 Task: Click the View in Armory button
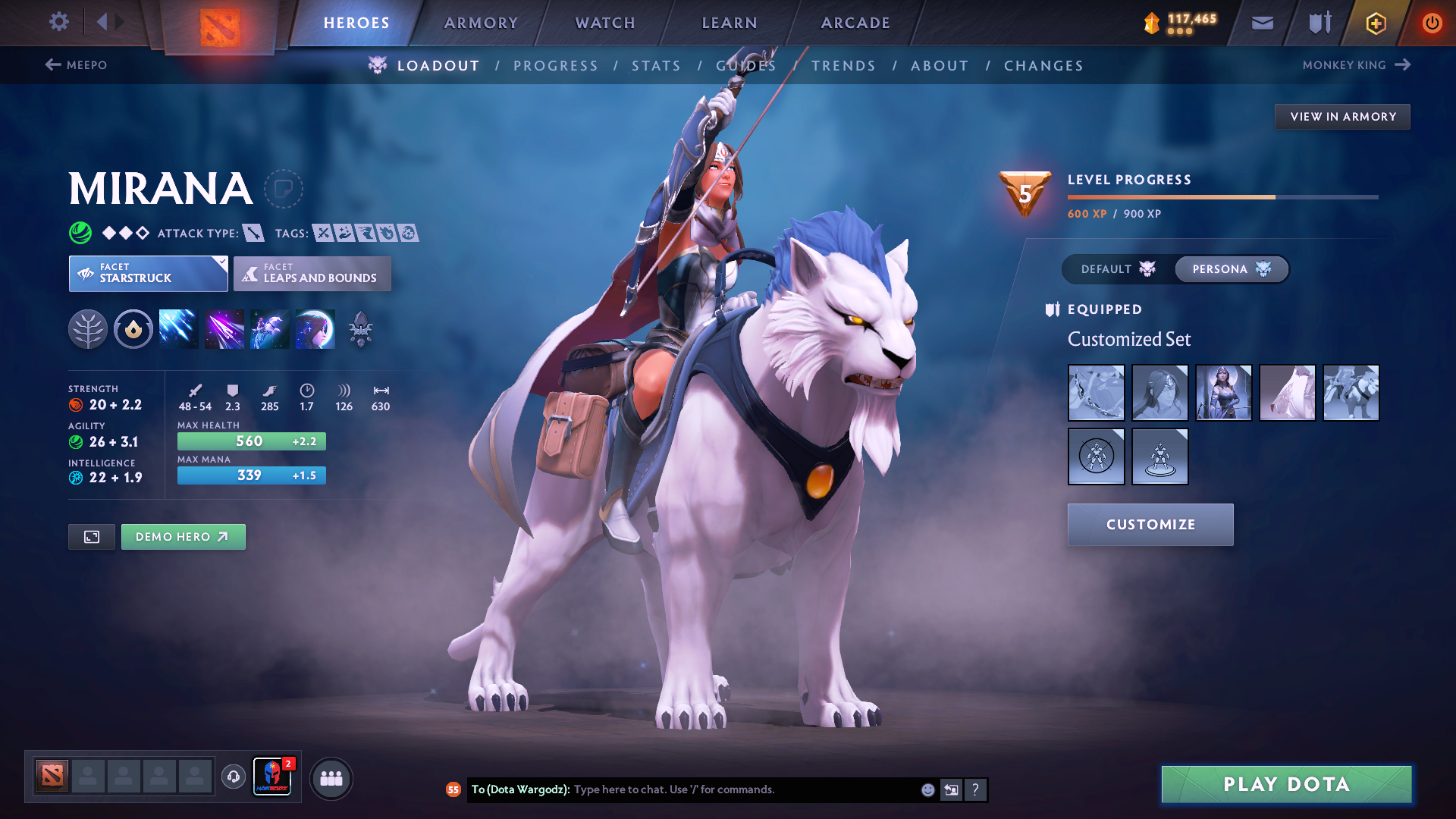[x=1342, y=117]
